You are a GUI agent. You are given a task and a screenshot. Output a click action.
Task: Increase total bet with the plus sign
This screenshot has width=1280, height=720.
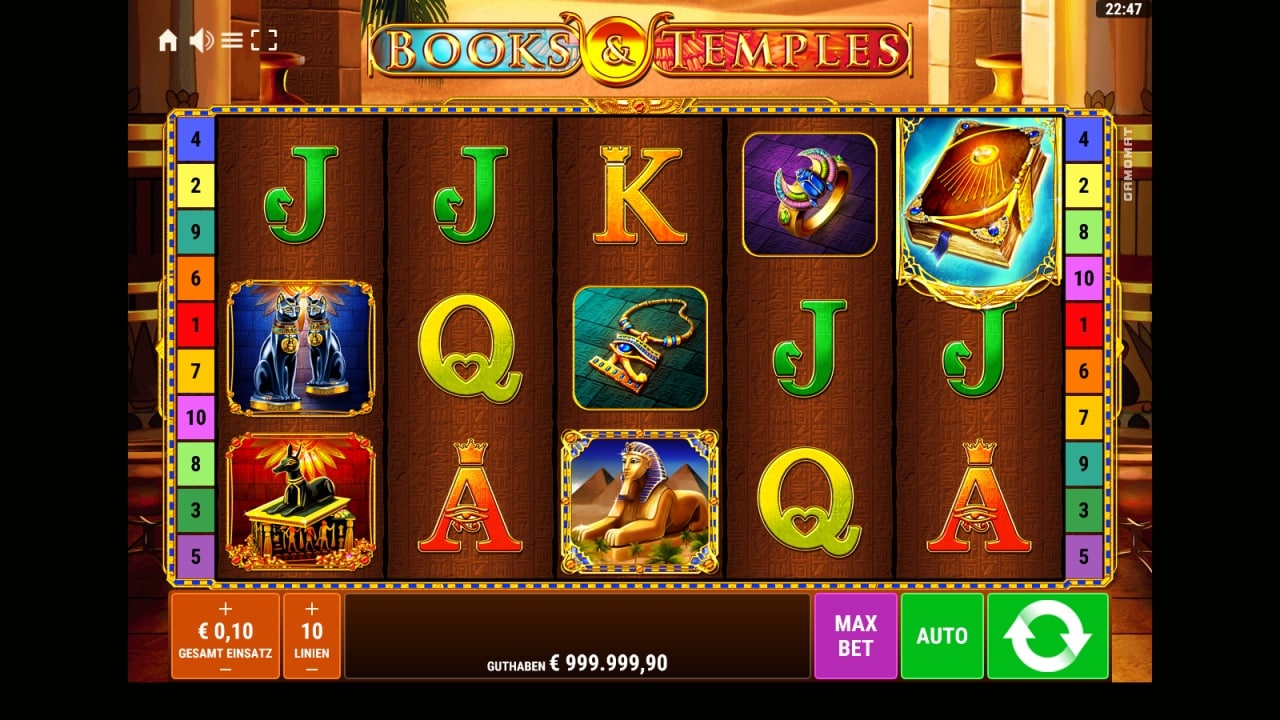[225, 608]
